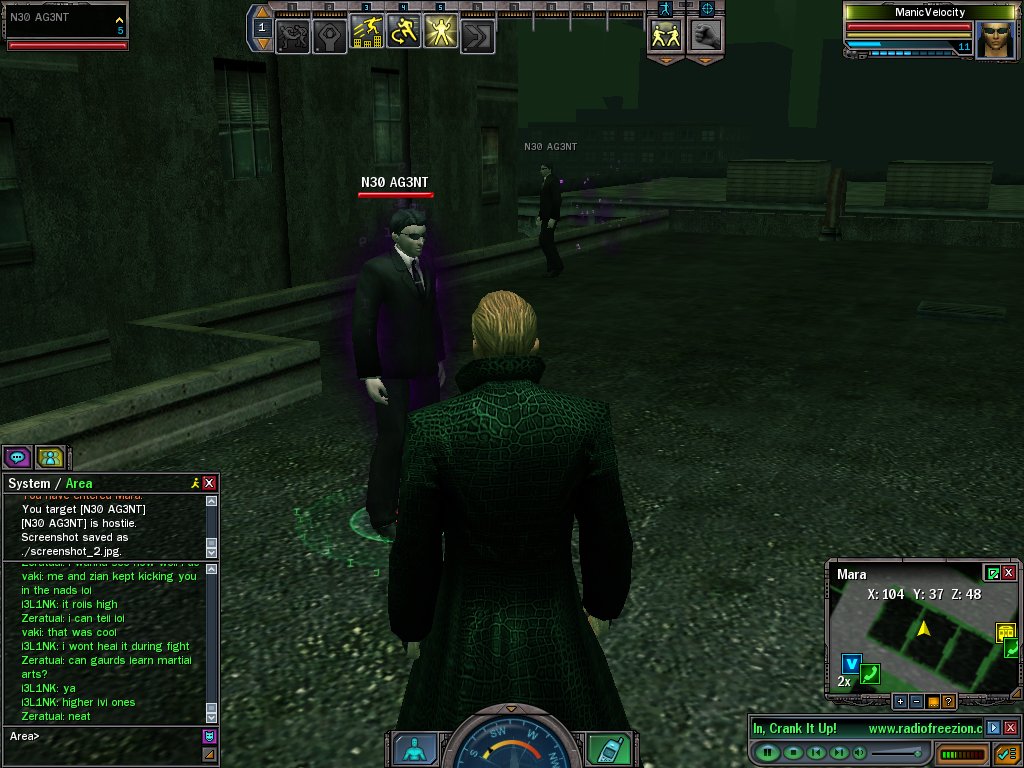Click the two grappling fighters hotbar icon
Image resolution: width=1024 pixels, height=768 pixels.
tap(291, 35)
